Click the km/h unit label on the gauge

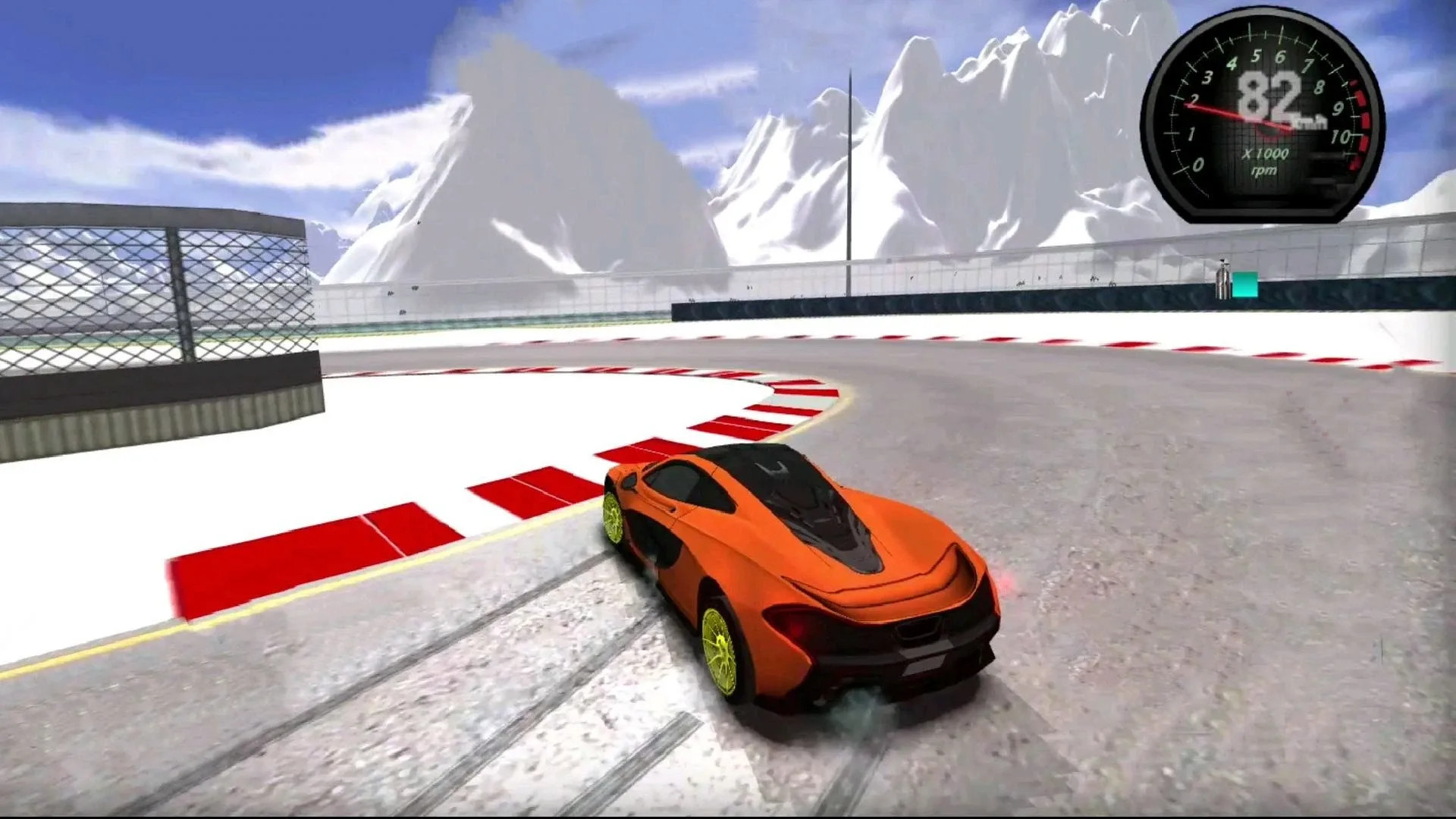tap(1310, 121)
